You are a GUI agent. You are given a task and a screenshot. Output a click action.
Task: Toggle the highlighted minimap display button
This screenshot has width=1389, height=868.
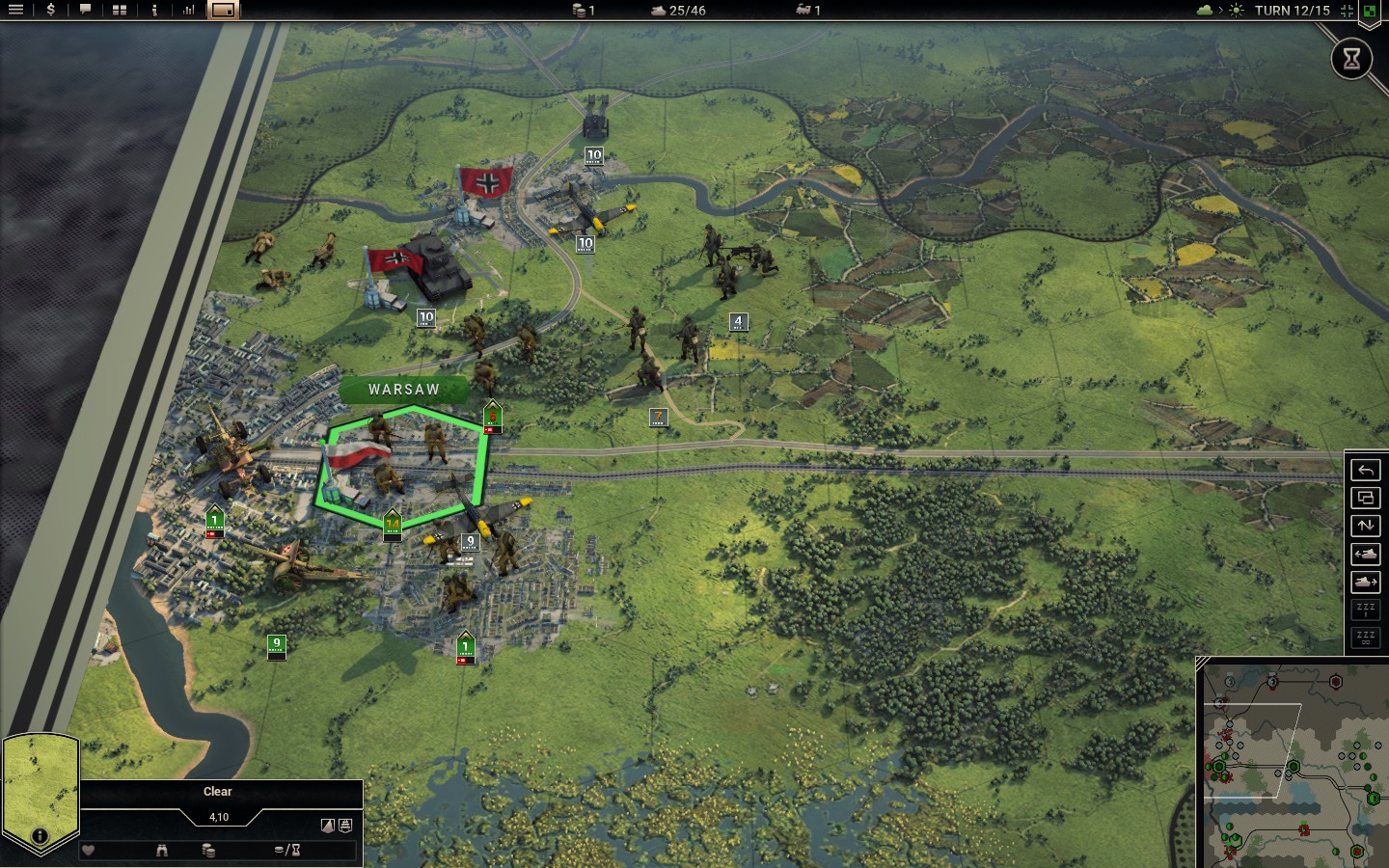point(223,10)
